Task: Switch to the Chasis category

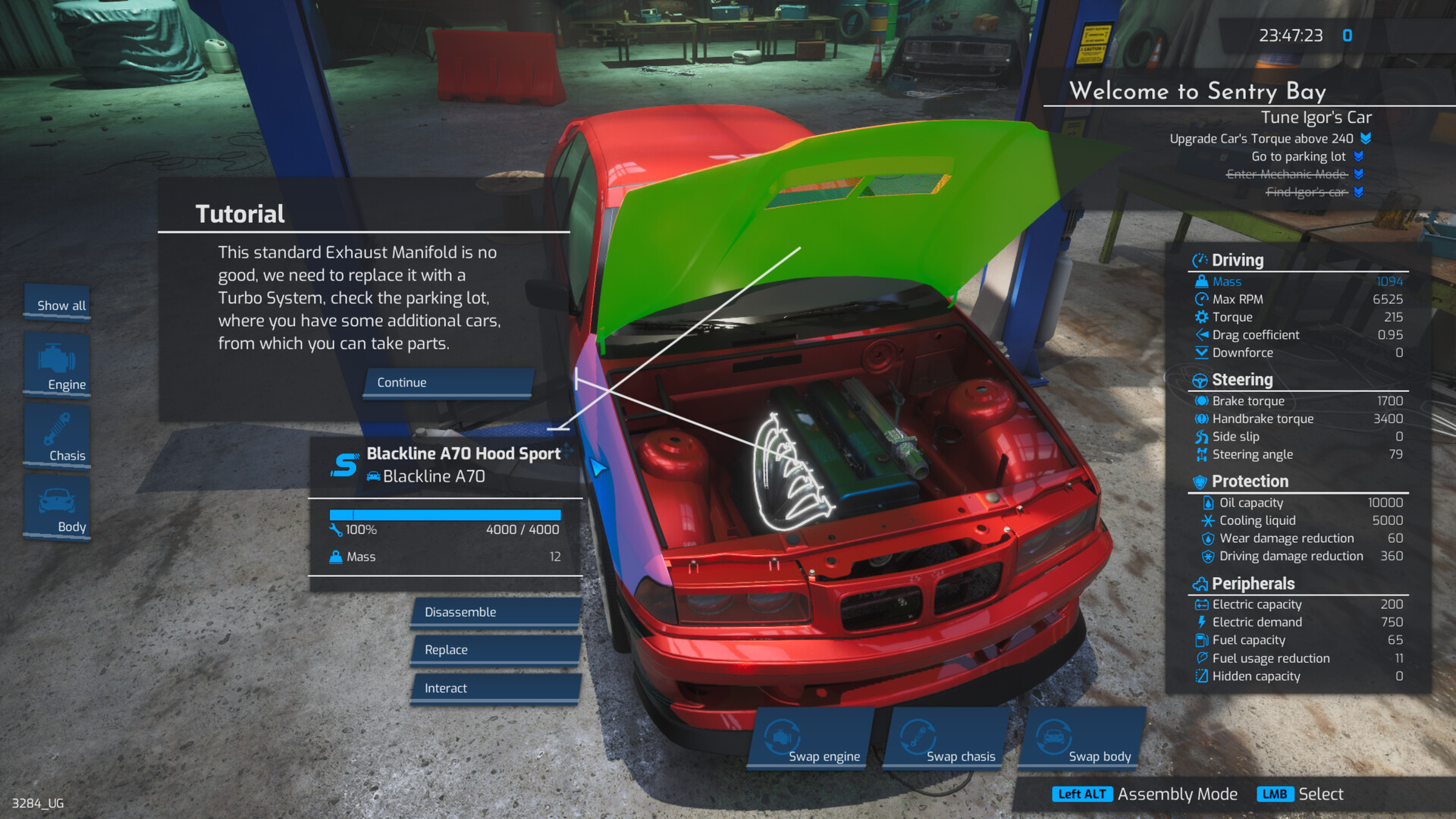Action: tap(58, 437)
